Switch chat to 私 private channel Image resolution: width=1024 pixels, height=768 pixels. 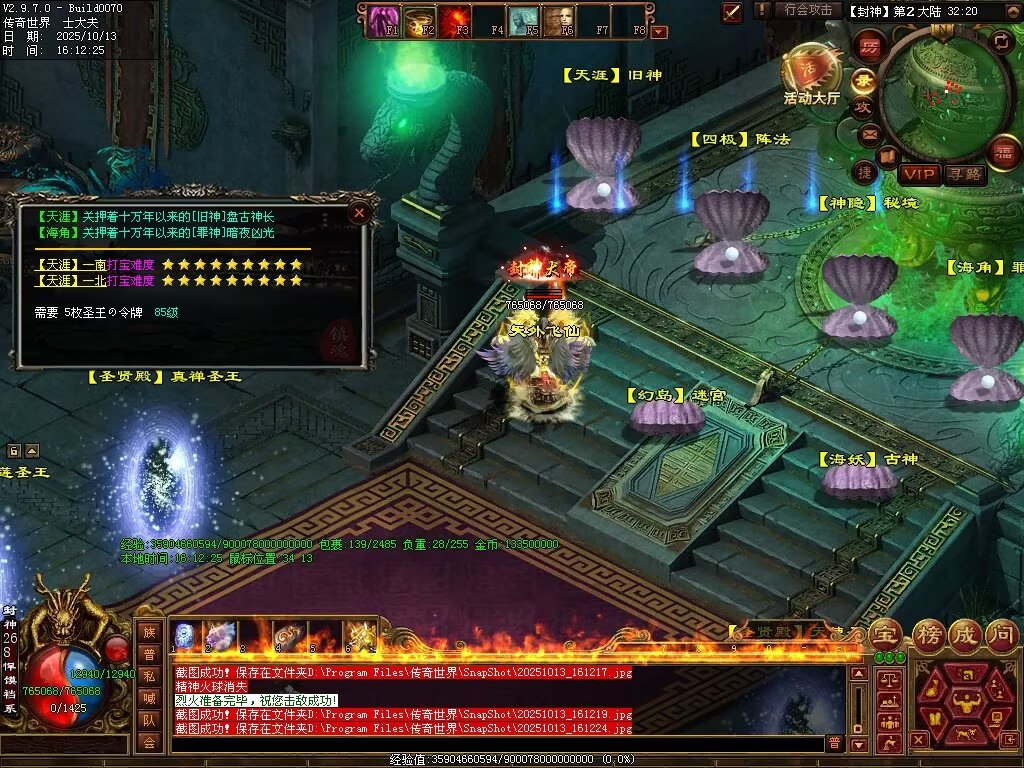149,675
